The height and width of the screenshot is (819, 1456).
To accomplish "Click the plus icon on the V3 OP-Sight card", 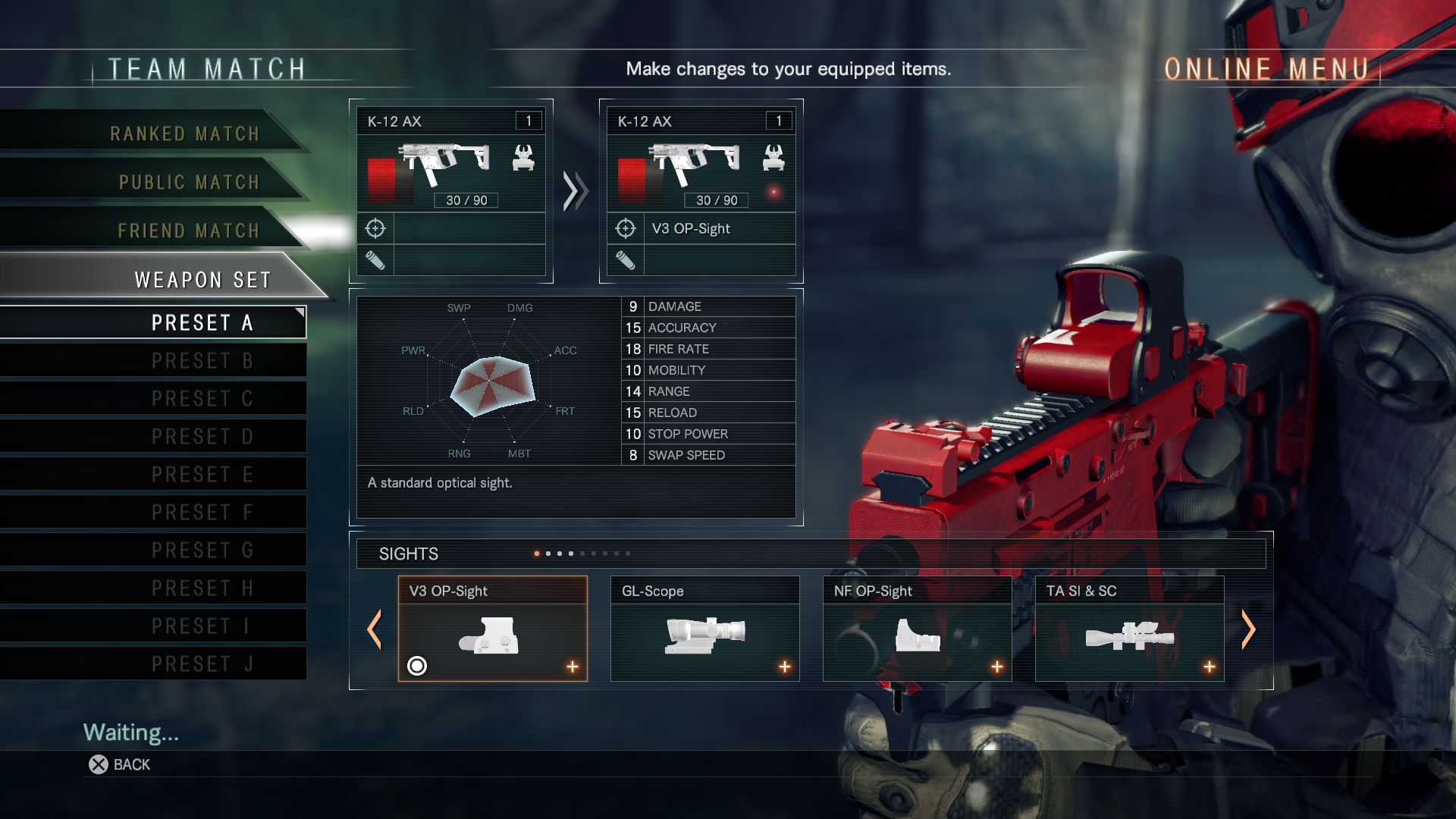I will pyautogui.click(x=573, y=667).
